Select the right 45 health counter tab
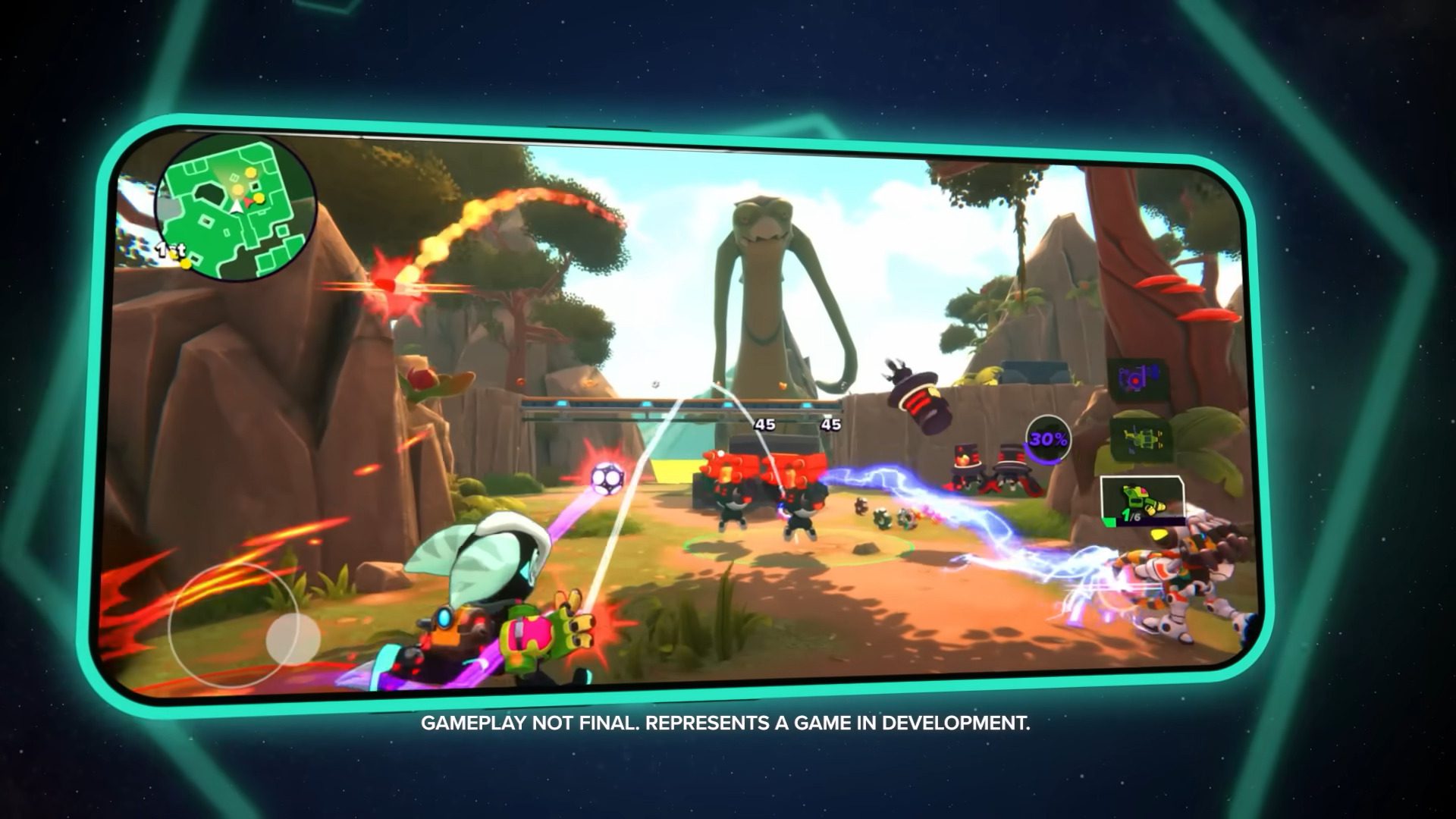Viewport: 1456px width, 819px height. [x=833, y=425]
